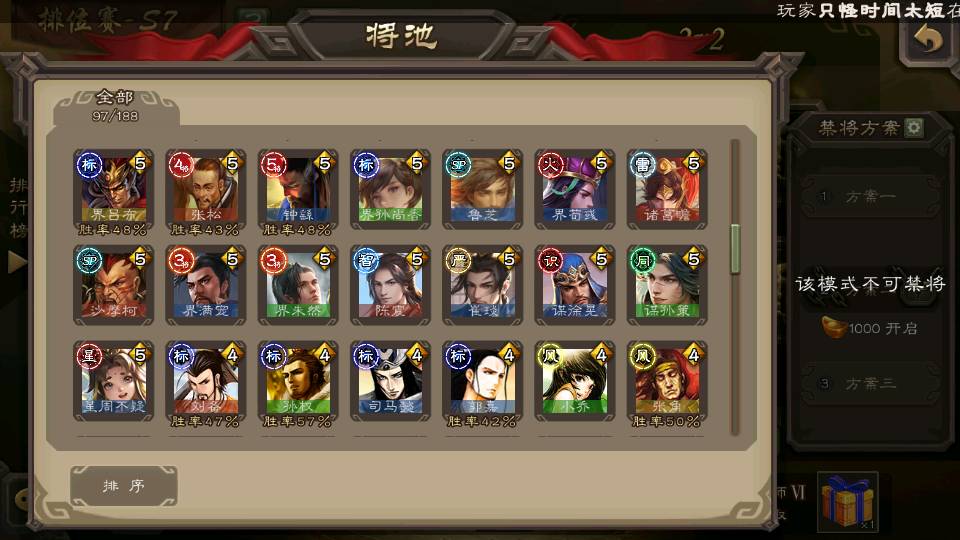The height and width of the screenshot is (540, 960).
Task: Choose the 界吕布 general card
Action: click(x=113, y=189)
